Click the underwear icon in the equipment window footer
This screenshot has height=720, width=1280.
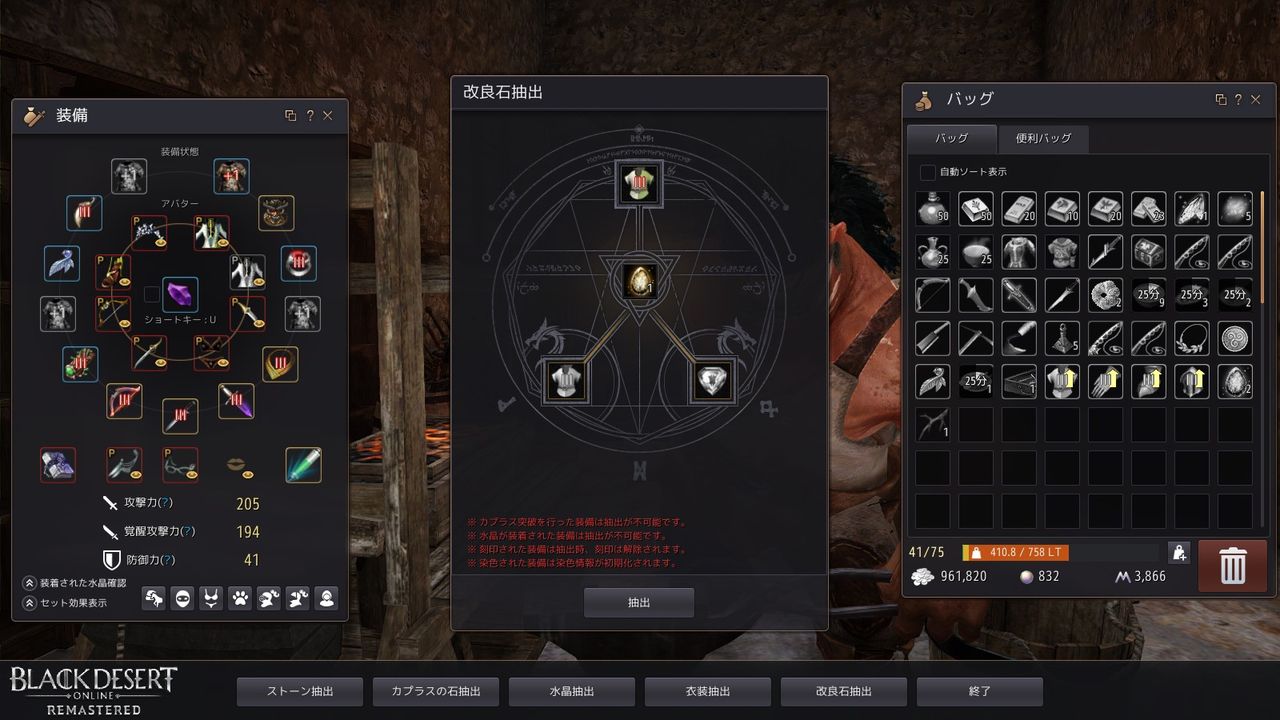(x=212, y=598)
